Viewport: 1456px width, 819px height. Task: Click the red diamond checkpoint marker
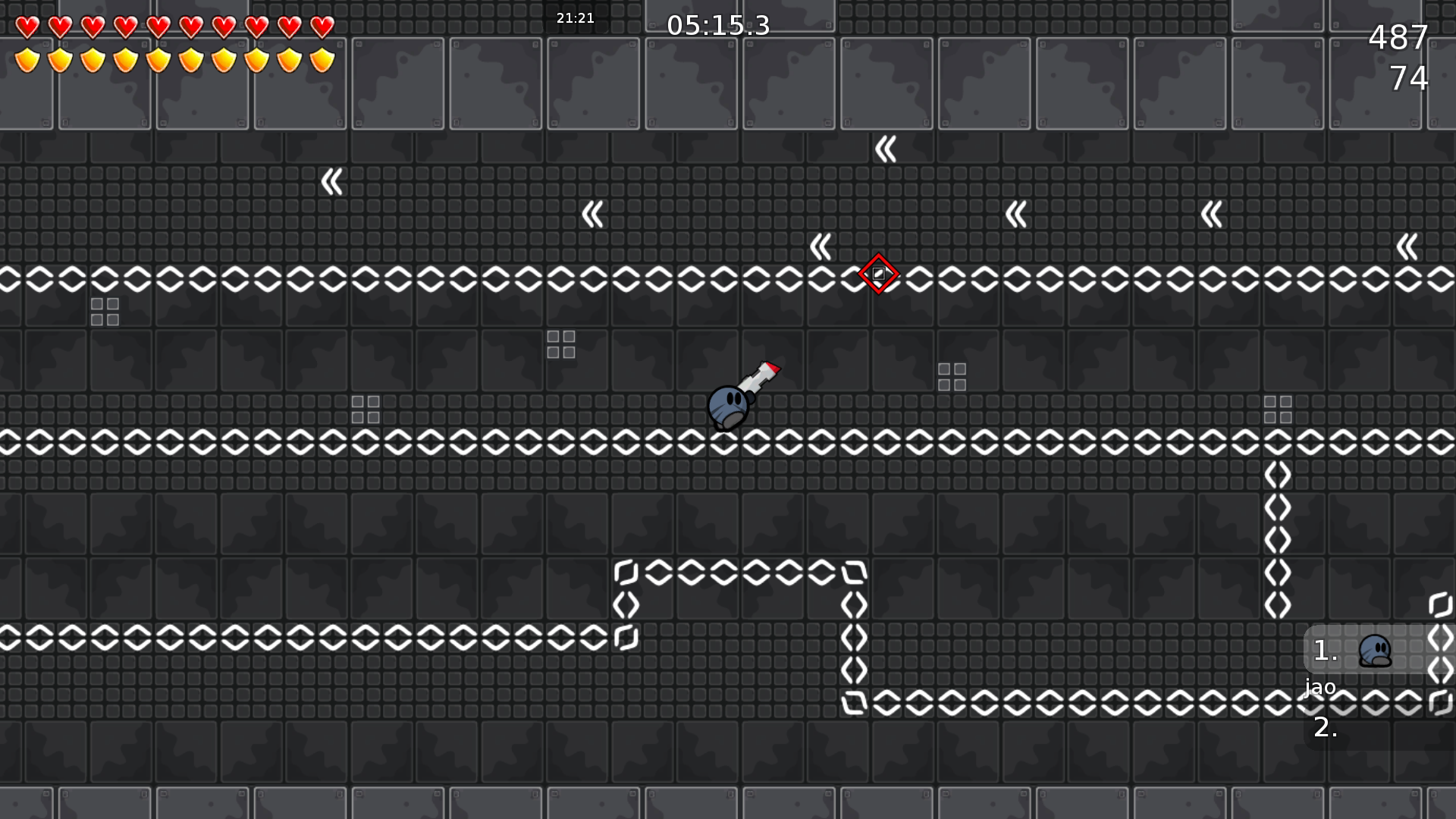click(x=878, y=275)
